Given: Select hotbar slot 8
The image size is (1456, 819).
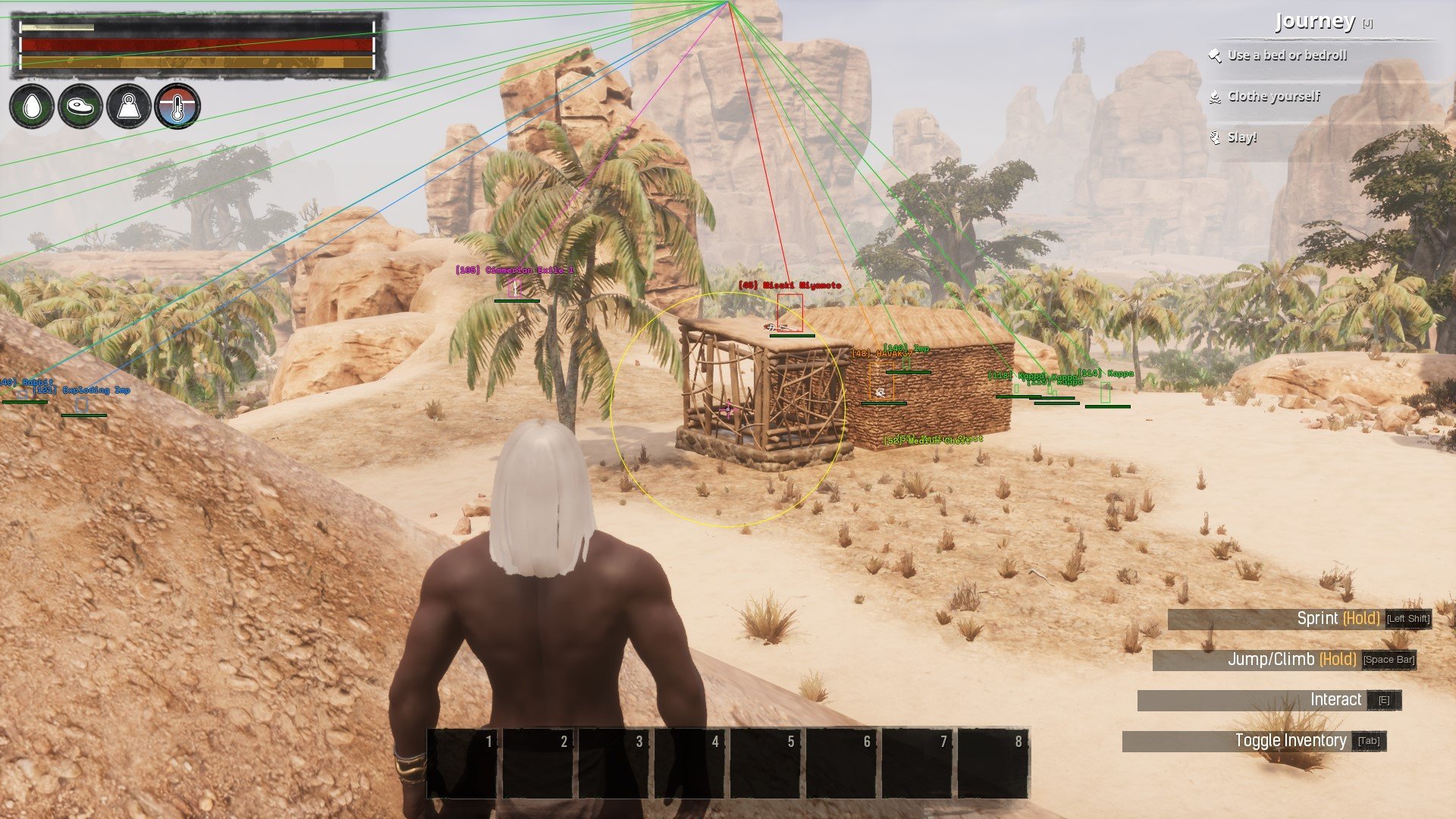Looking at the screenshot, I should [993, 763].
